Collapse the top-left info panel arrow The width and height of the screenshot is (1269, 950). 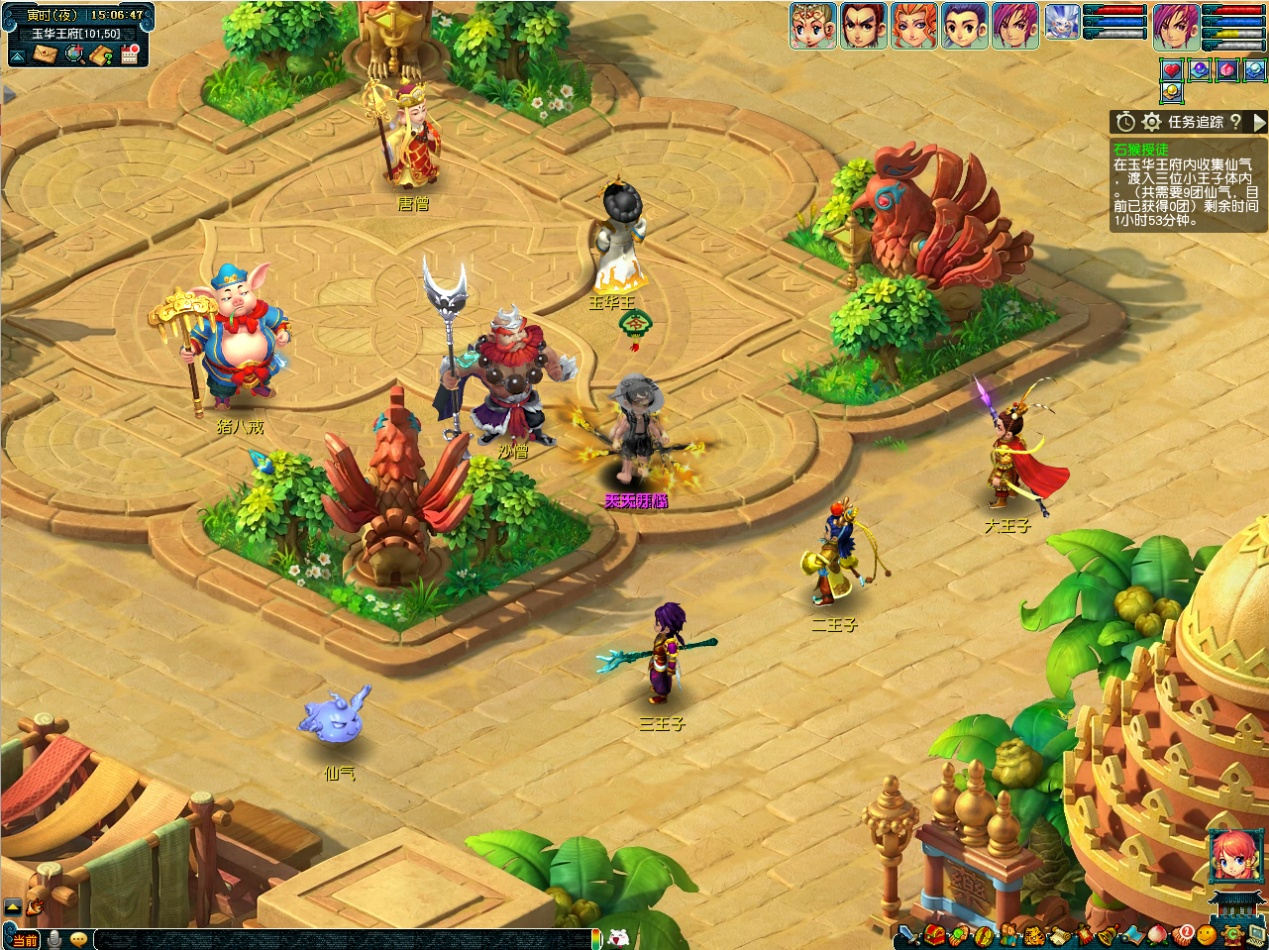pyautogui.click(x=17, y=54)
